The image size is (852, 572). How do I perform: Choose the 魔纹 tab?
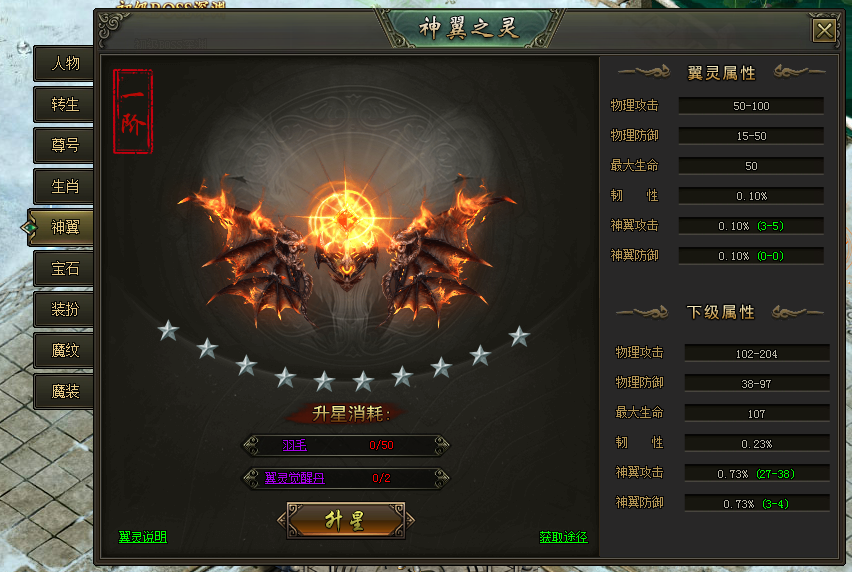[65, 350]
